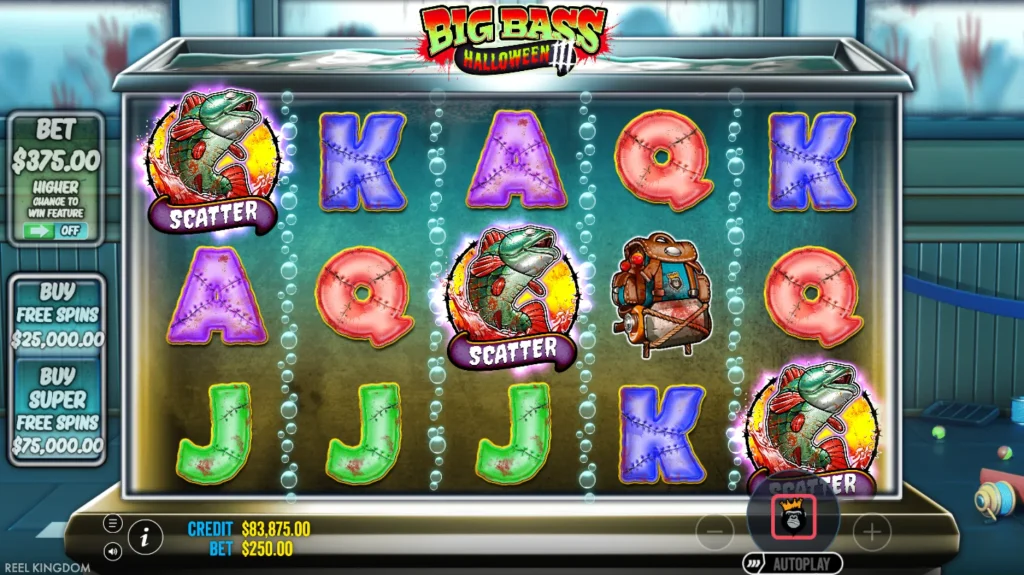
Task: Open the game info page
Action: pos(145,537)
